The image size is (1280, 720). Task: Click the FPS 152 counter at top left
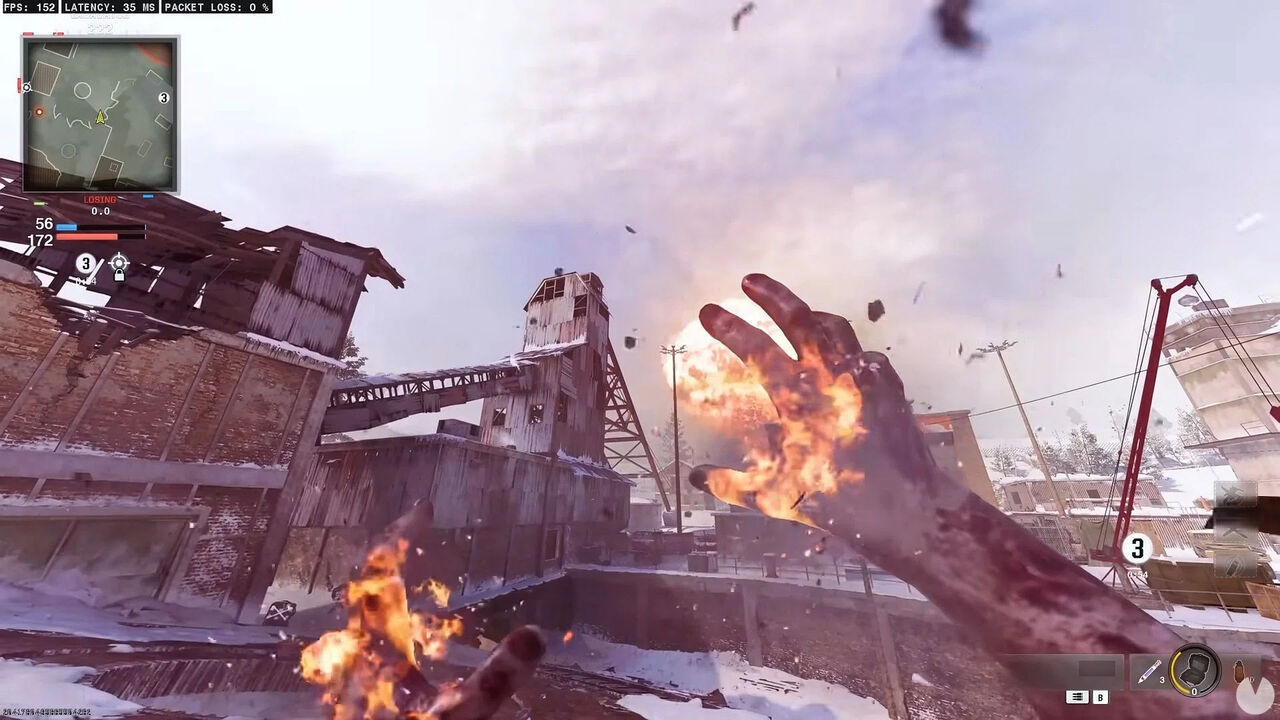pyautogui.click(x=30, y=8)
